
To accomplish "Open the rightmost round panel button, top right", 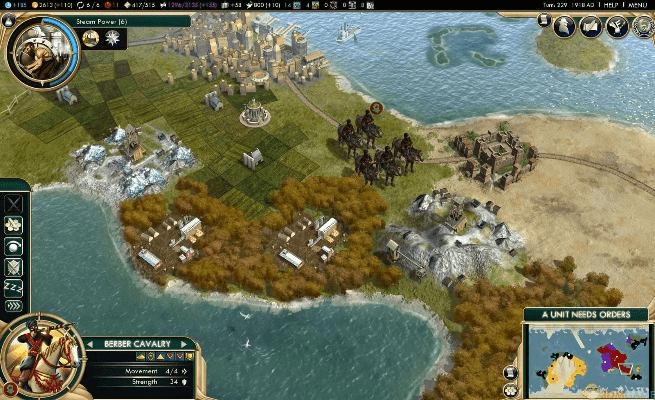I will click(x=639, y=27).
